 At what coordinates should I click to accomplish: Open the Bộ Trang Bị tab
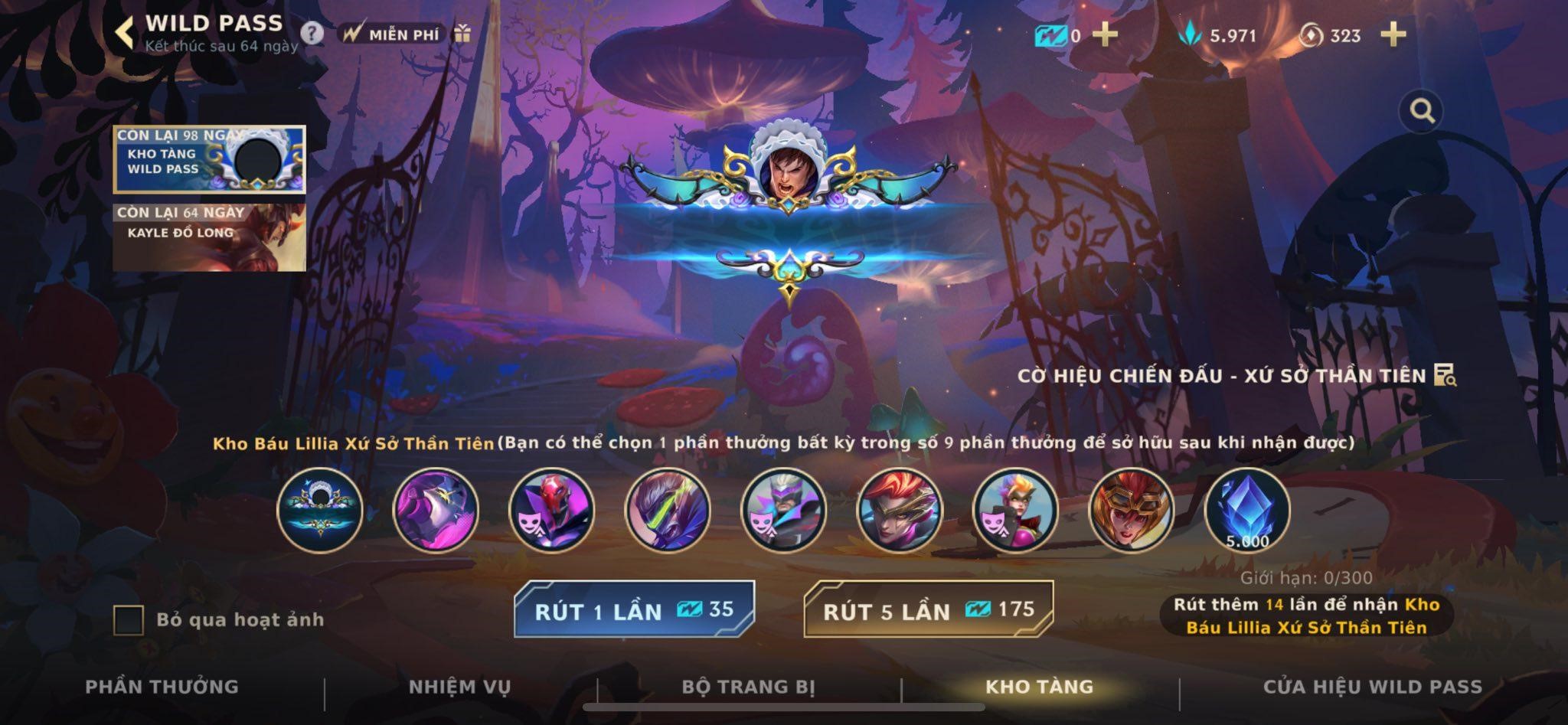click(748, 687)
